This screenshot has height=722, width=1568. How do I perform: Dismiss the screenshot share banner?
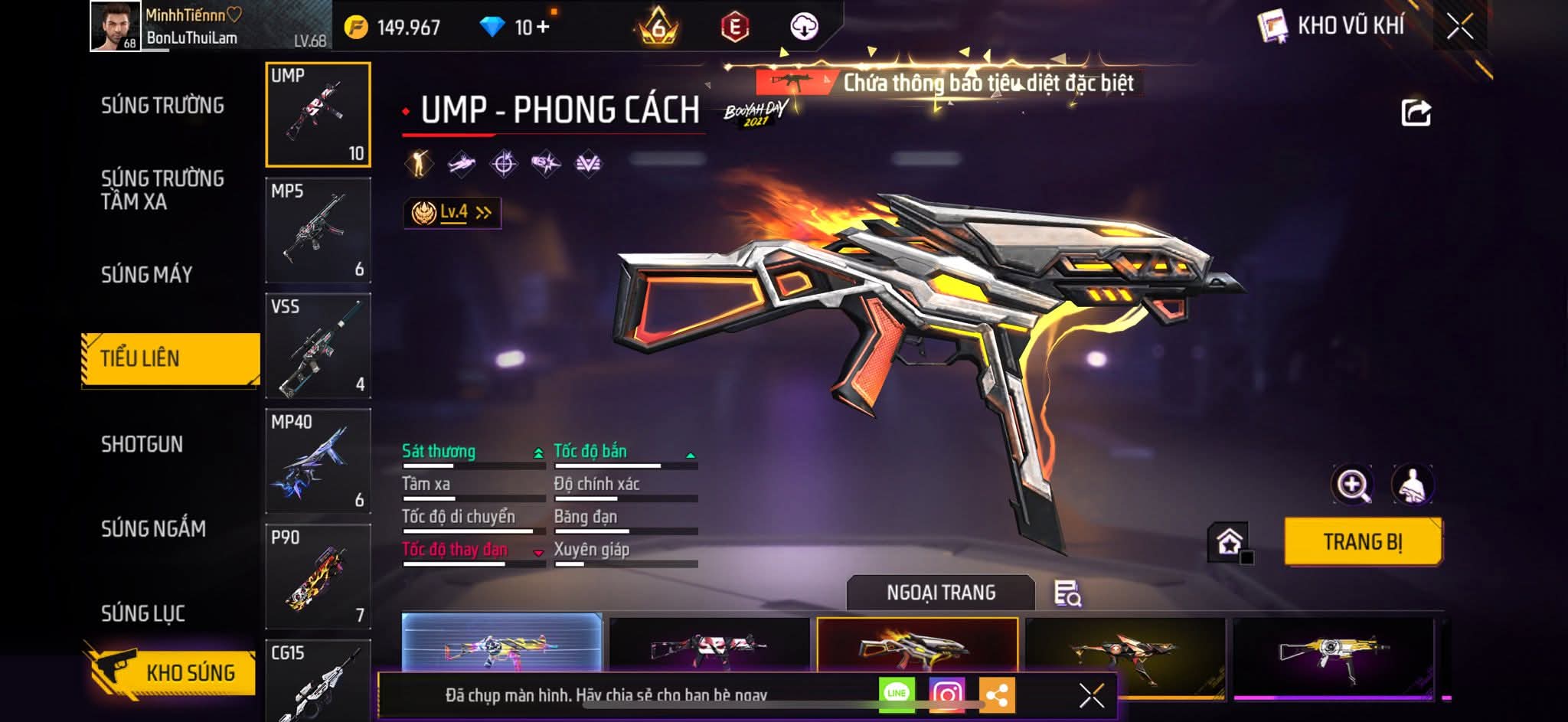click(x=1091, y=695)
